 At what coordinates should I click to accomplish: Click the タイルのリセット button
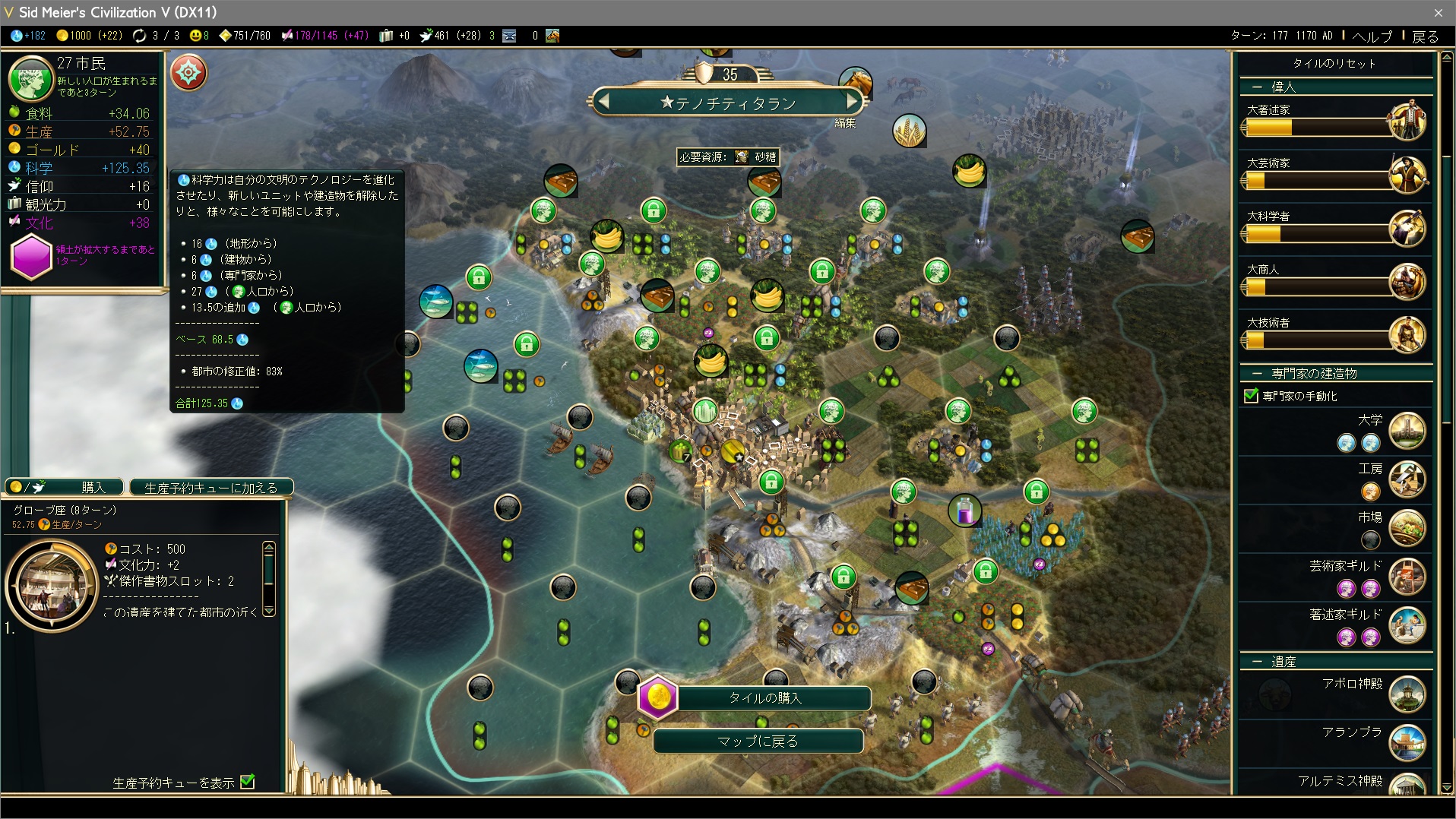point(1334,64)
